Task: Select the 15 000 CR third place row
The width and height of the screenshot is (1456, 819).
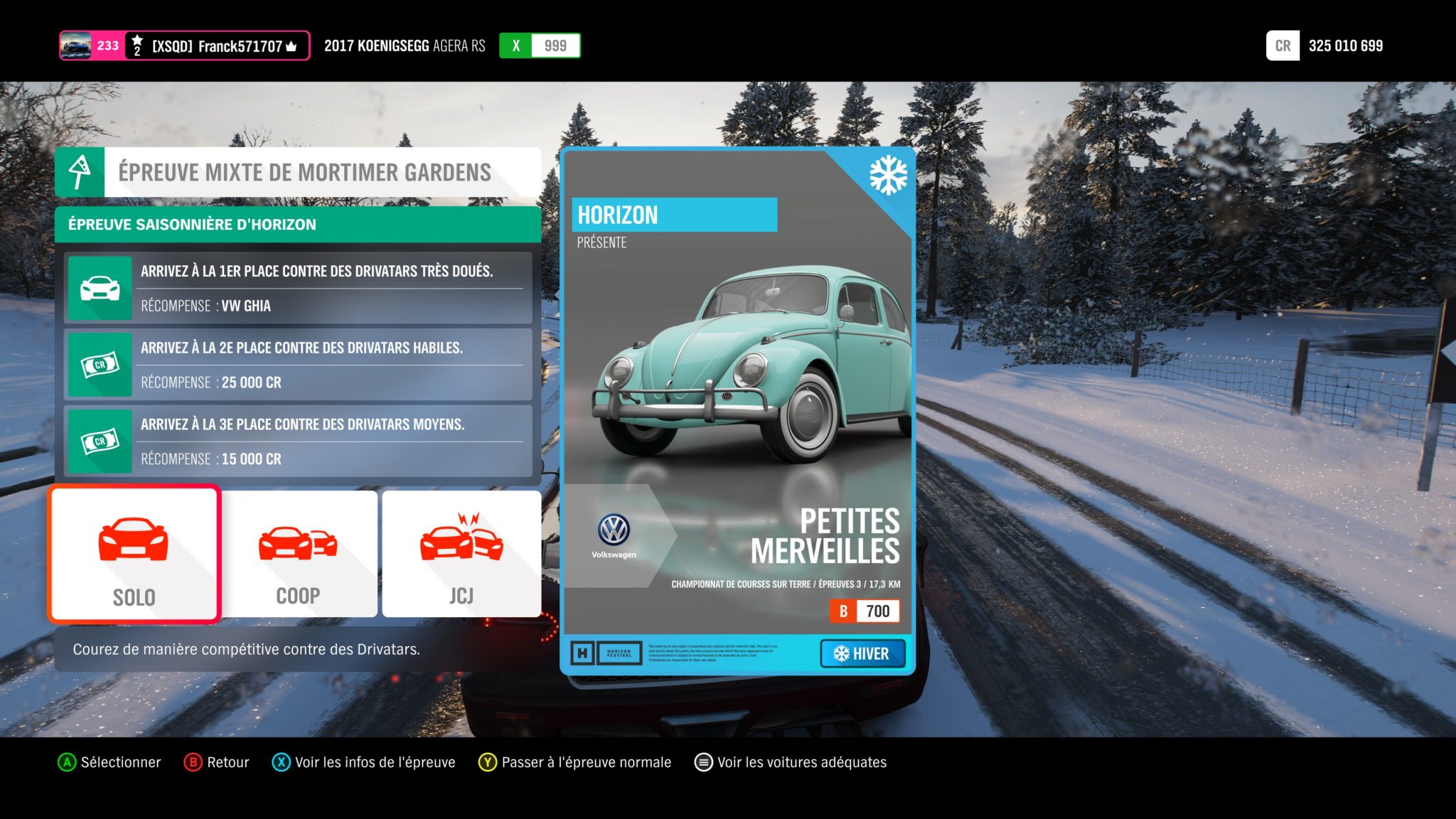Action: (298, 441)
